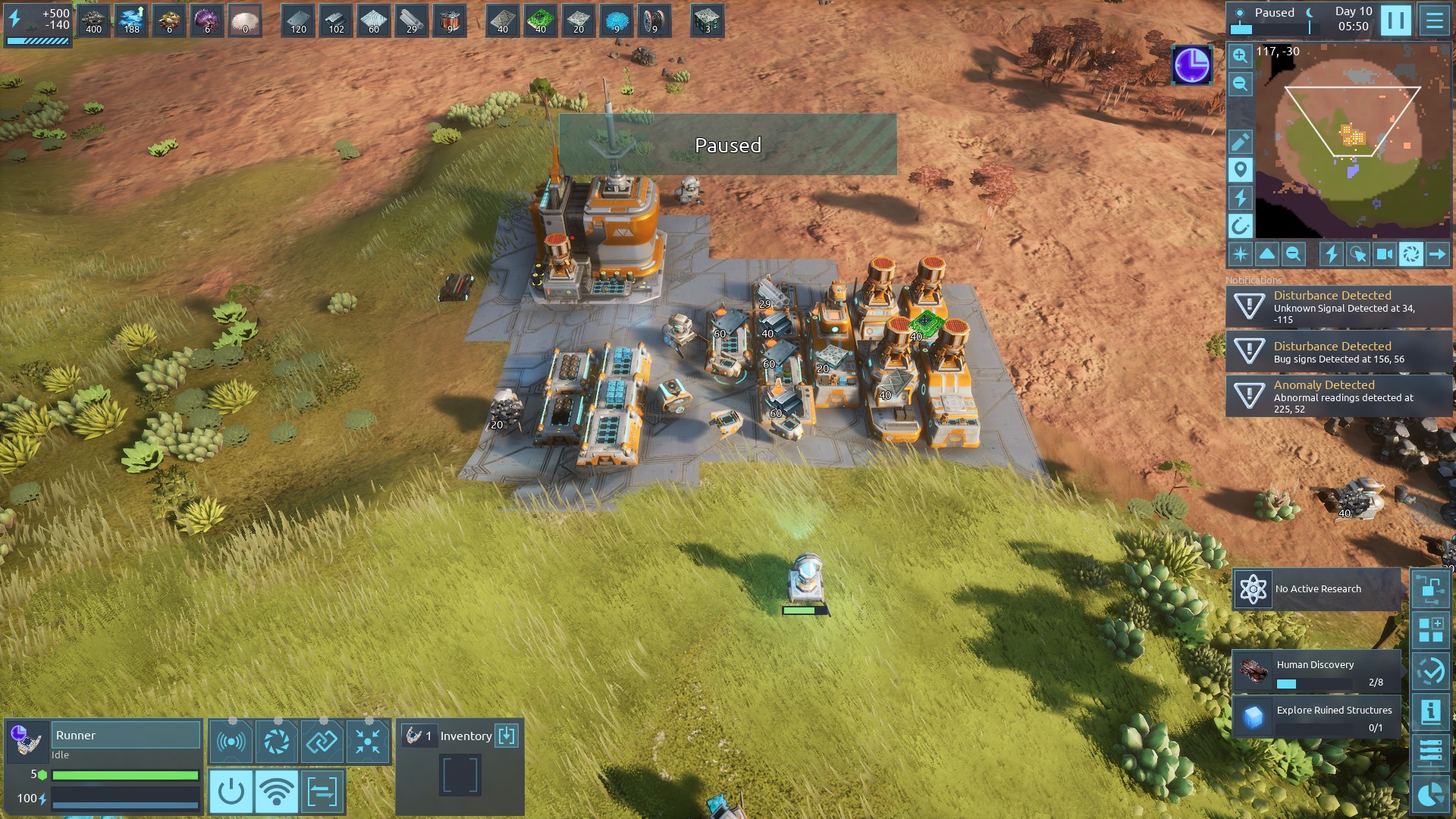The image size is (1456, 819).
Task: Open the No Active Research panel
Action: pyautogui.click(x=1316, y=589)
